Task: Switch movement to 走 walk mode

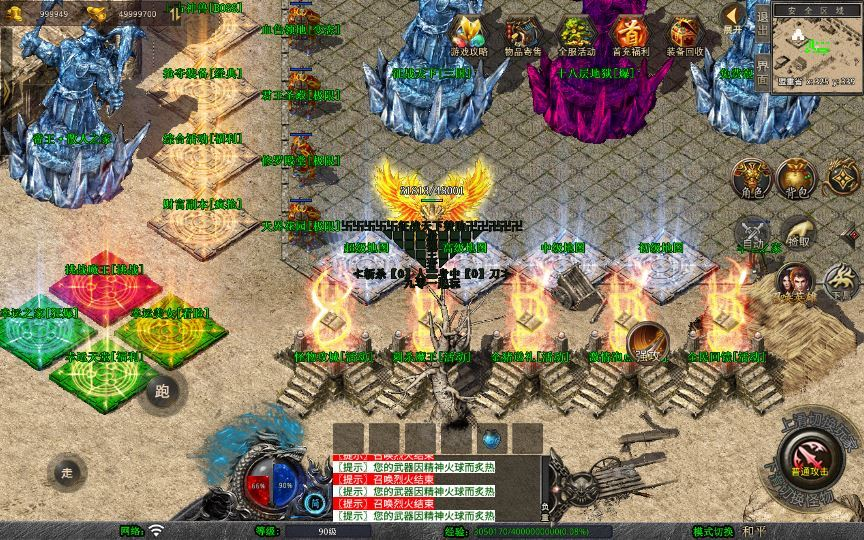Action: click(68, 470)
